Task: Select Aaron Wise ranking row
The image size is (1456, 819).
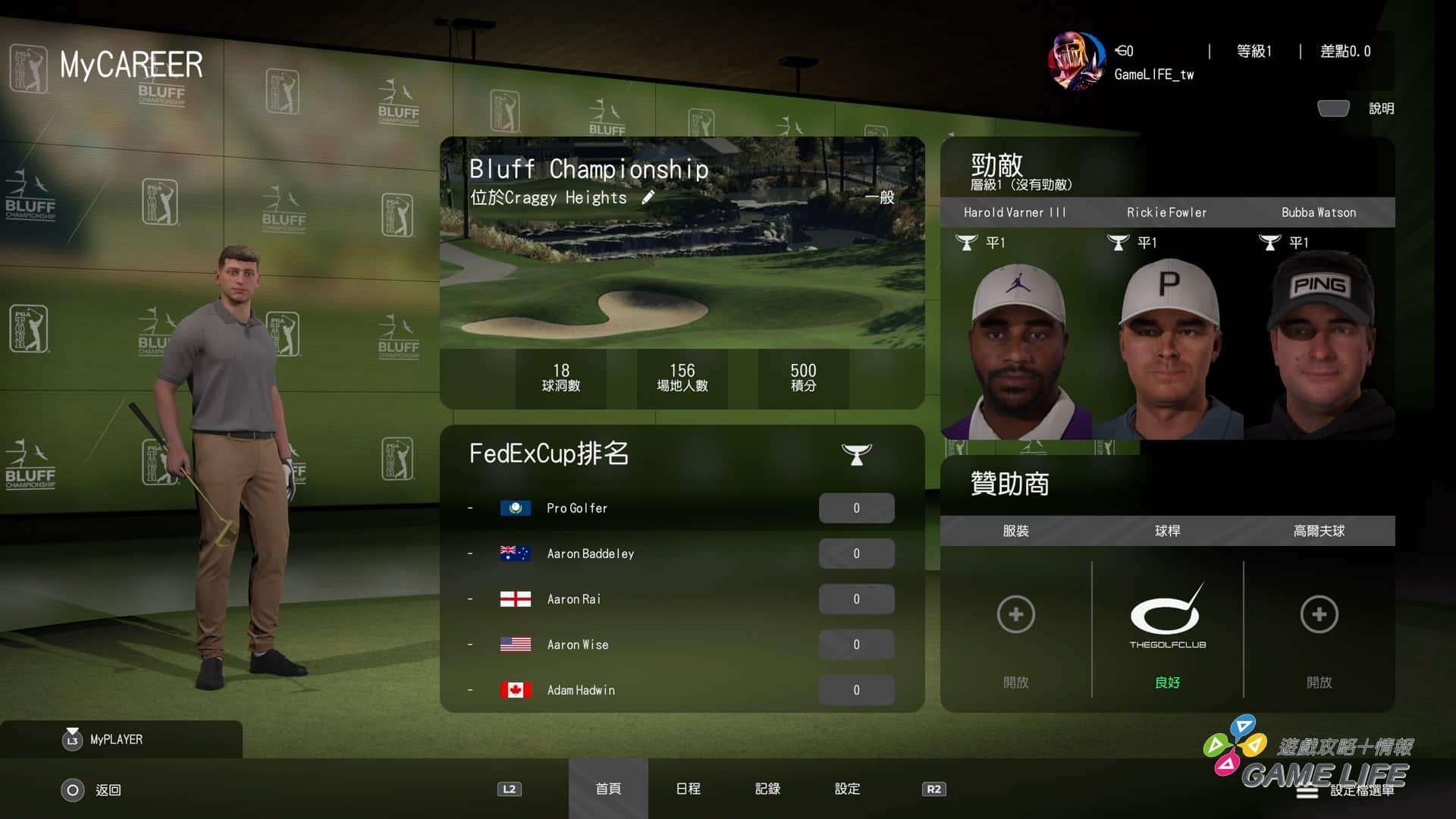Action: [x=682, y=645]
